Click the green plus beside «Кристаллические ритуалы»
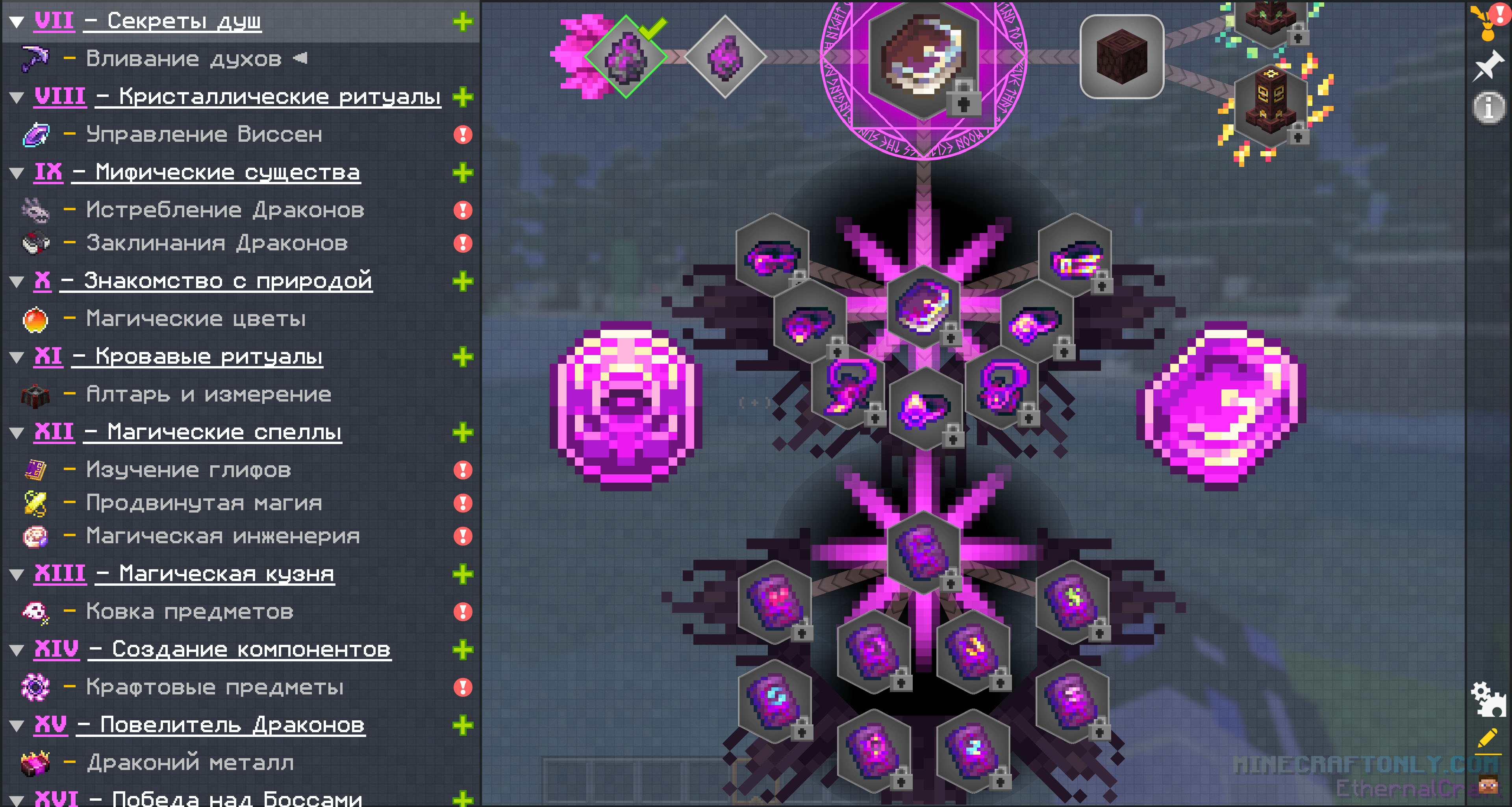The image size is (1512, 807). tap(463, 97)
